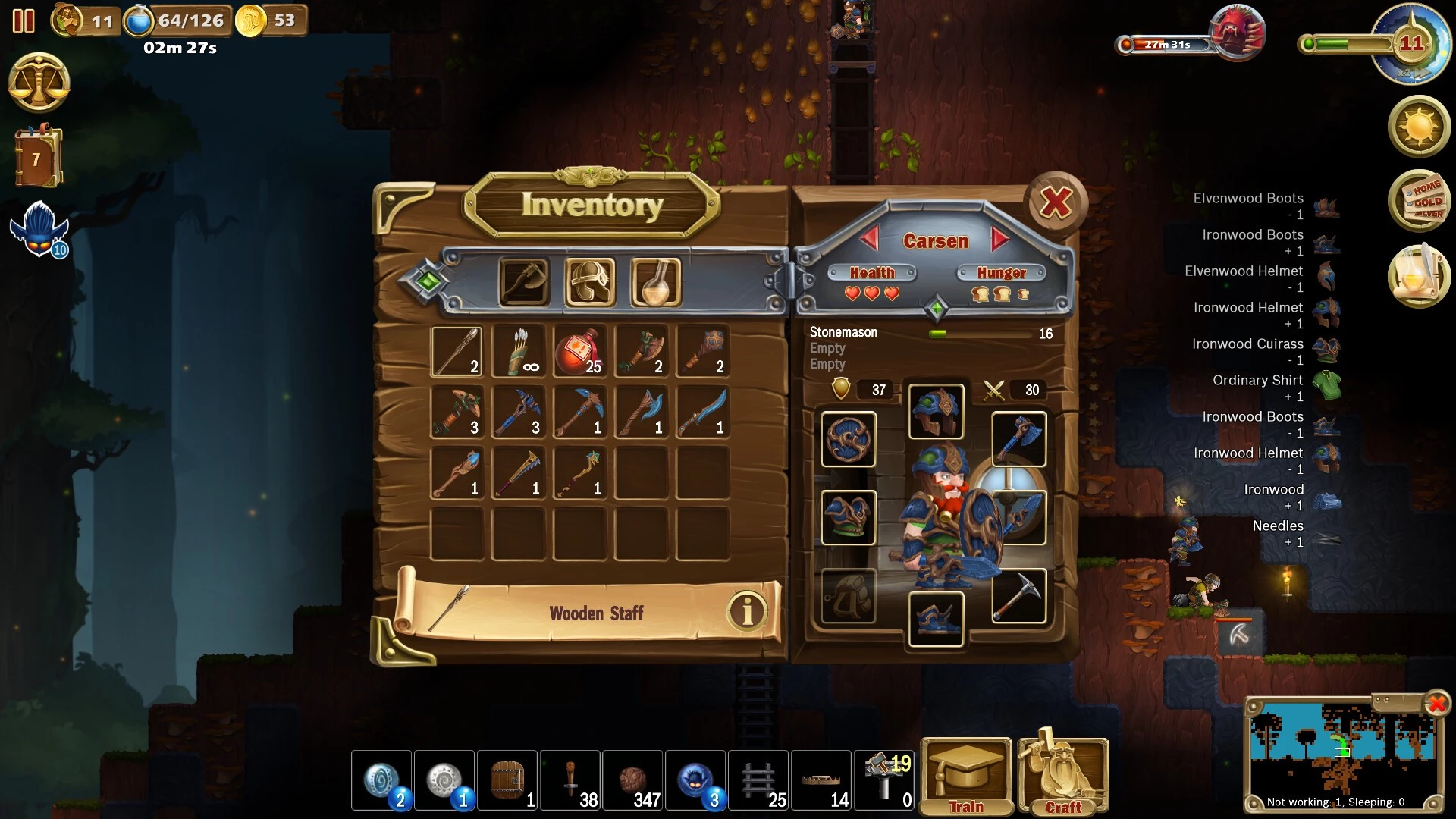Switch to the previous dwarf

(869, 240)
